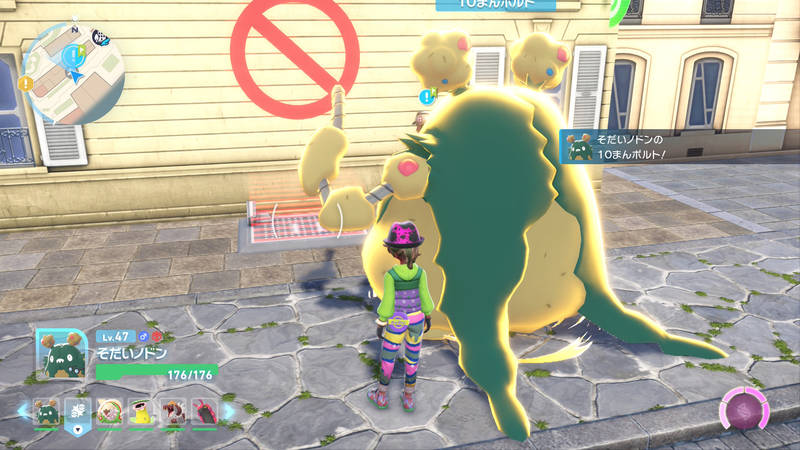Click the dark skull-like icon beside minimap
Screen dimensions: 800x450
click(100, 38)
